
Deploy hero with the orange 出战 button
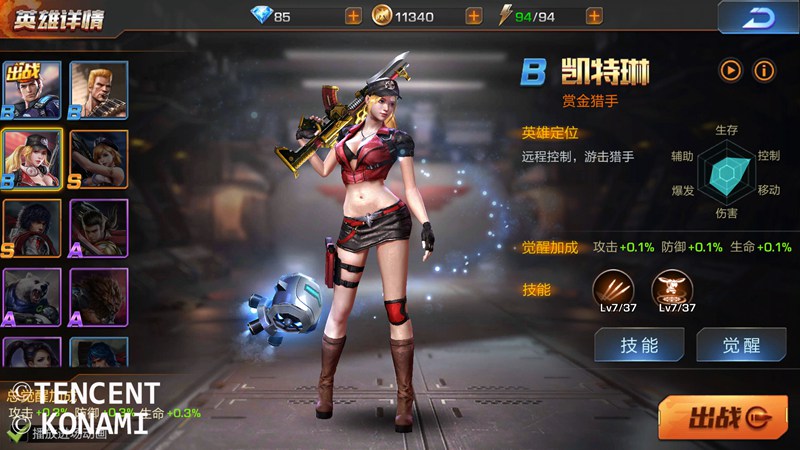click(x=722, y=417)
